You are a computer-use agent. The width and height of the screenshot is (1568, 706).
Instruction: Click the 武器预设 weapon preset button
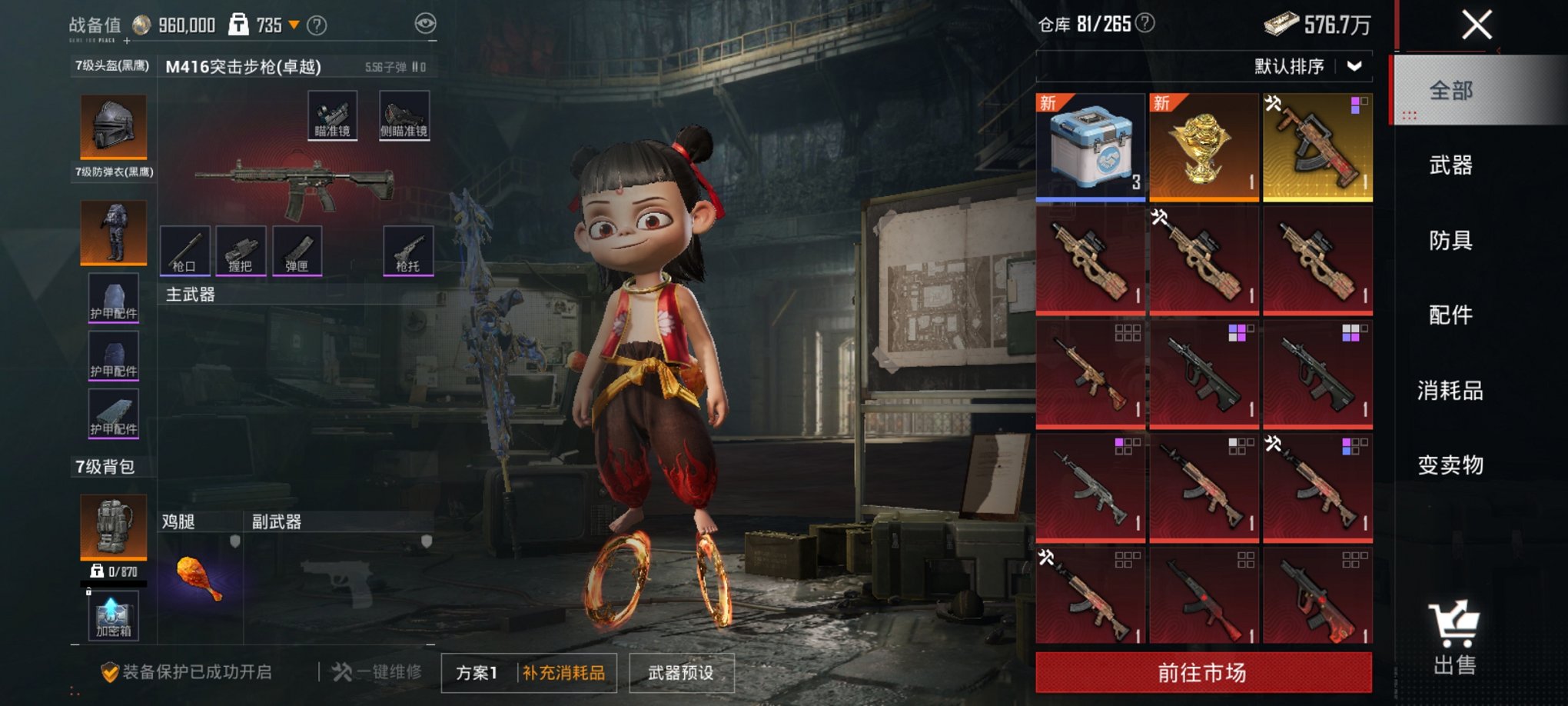(681, 673)
